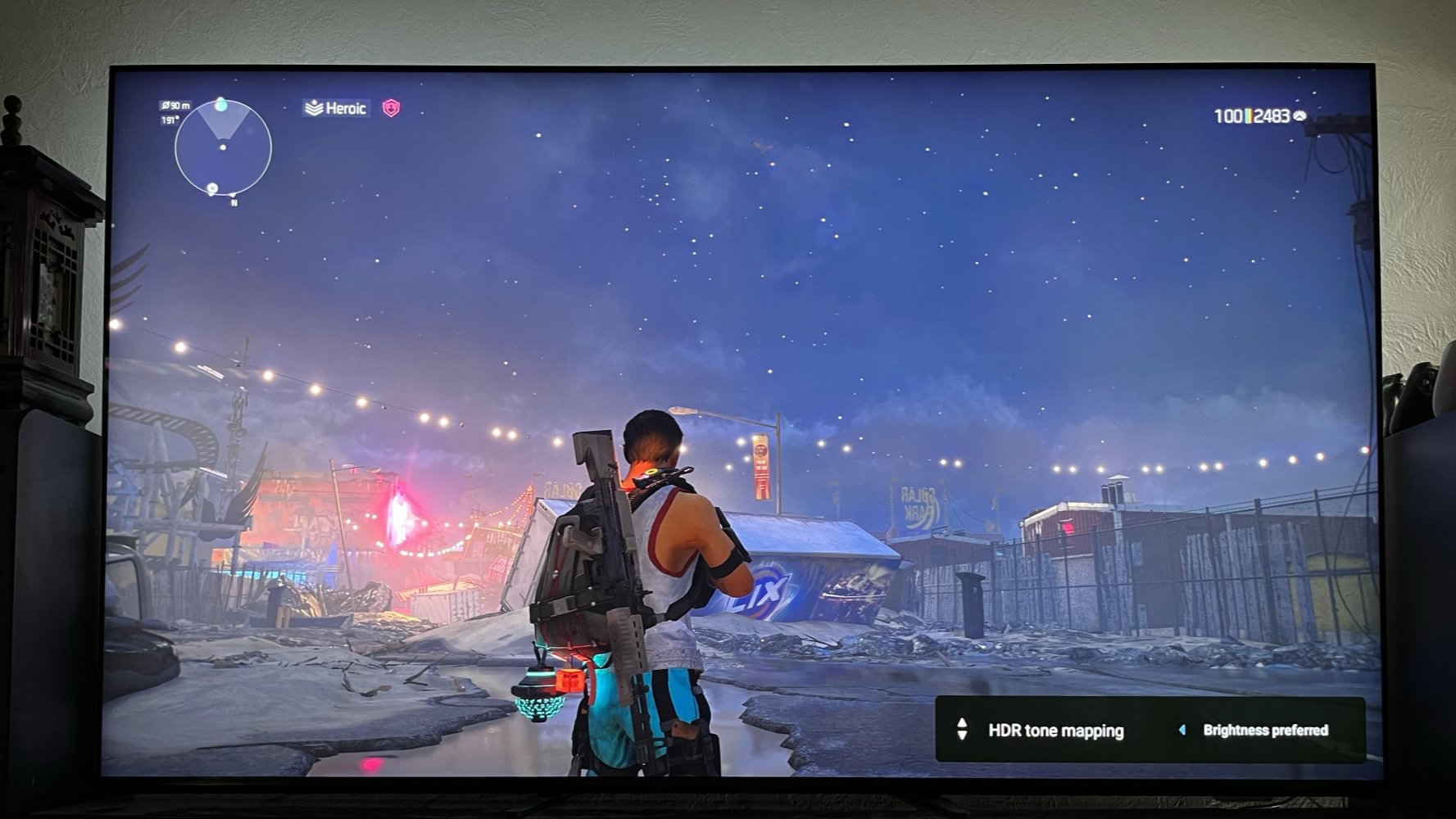Click the pink shield icon beside Heroic
1456x819 pixels.
tap(391, 108)
